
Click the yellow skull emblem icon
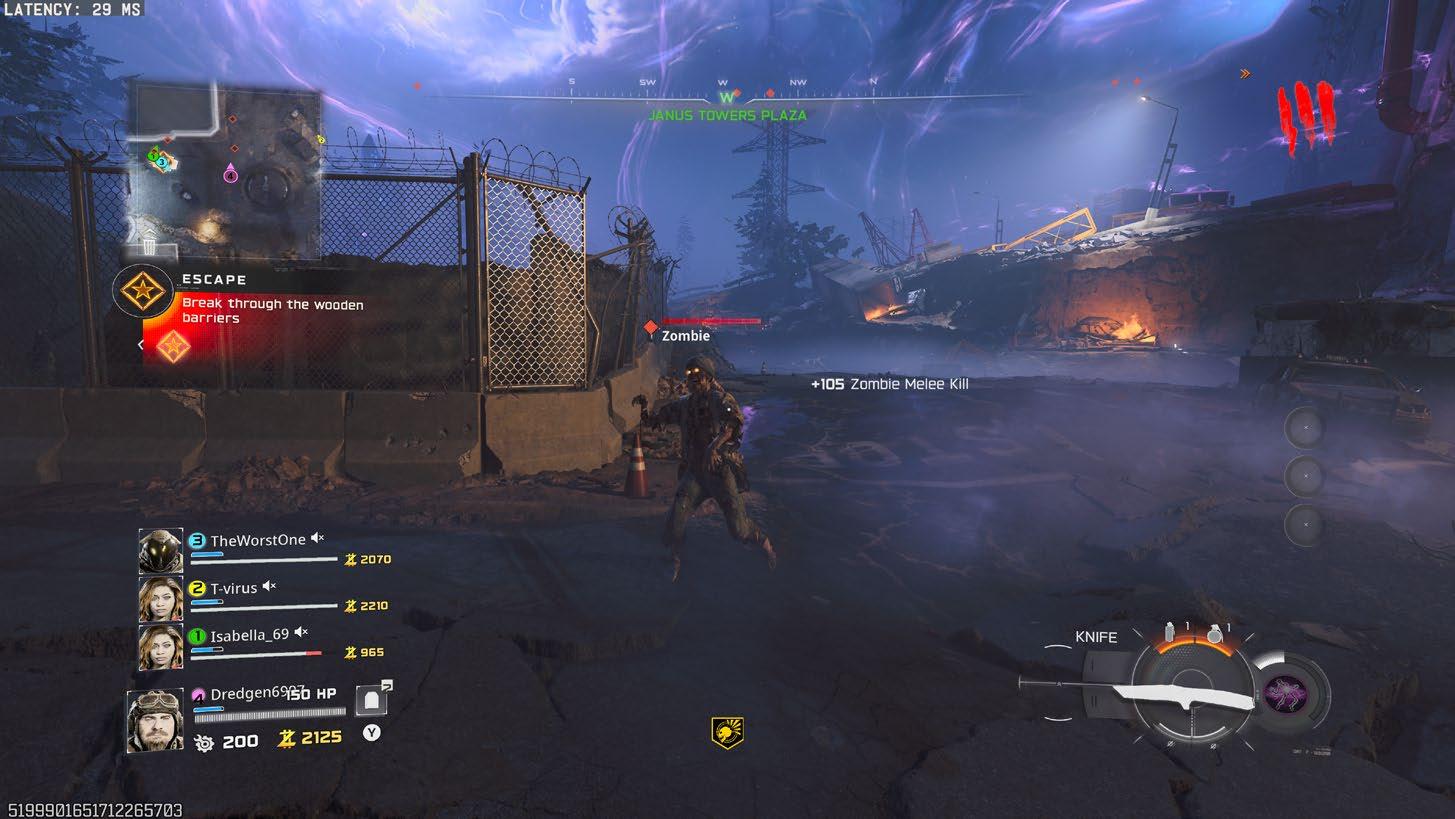(727, 733)
